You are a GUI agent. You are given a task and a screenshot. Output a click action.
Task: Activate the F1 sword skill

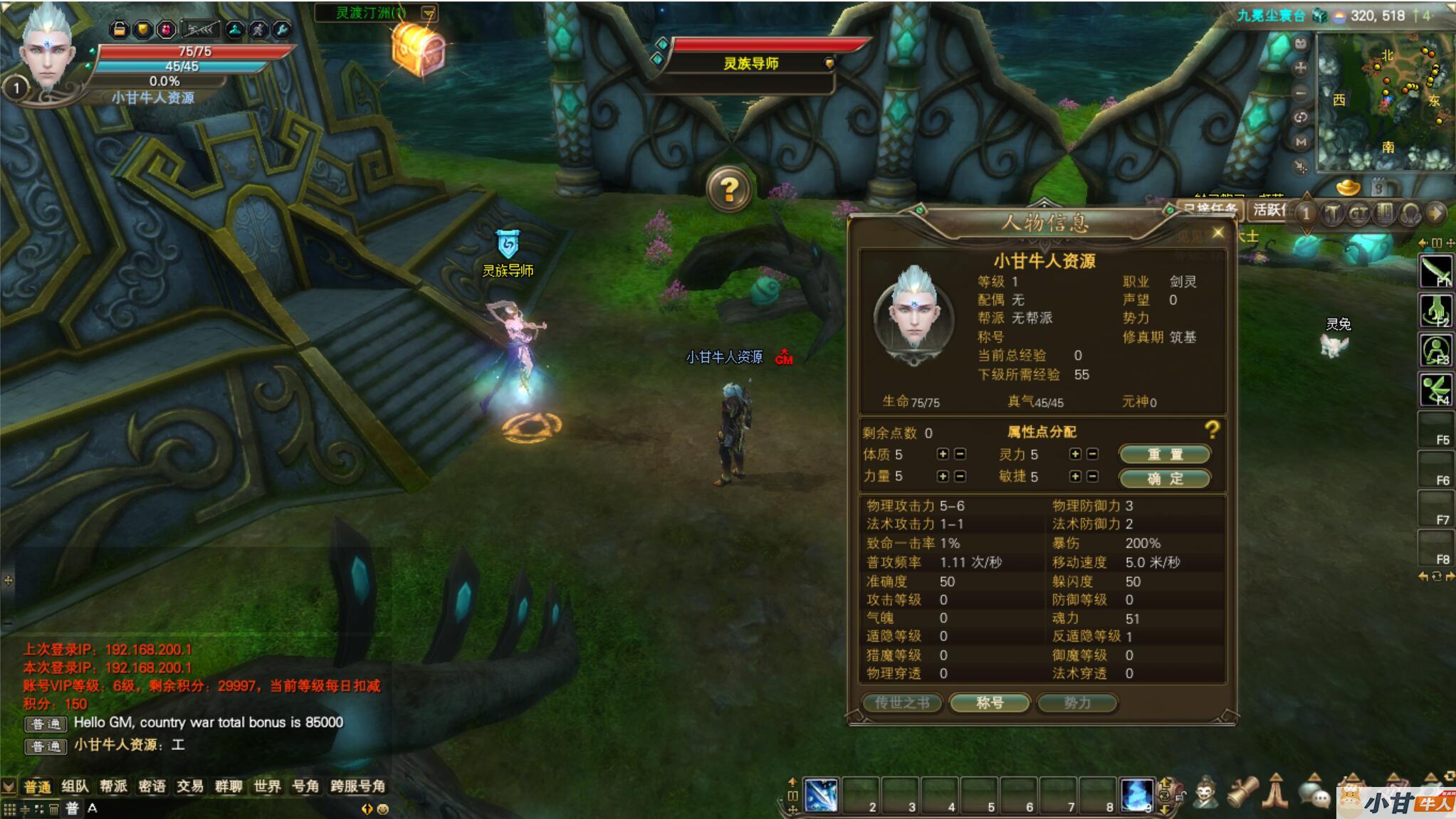[x=1435, y=271]
